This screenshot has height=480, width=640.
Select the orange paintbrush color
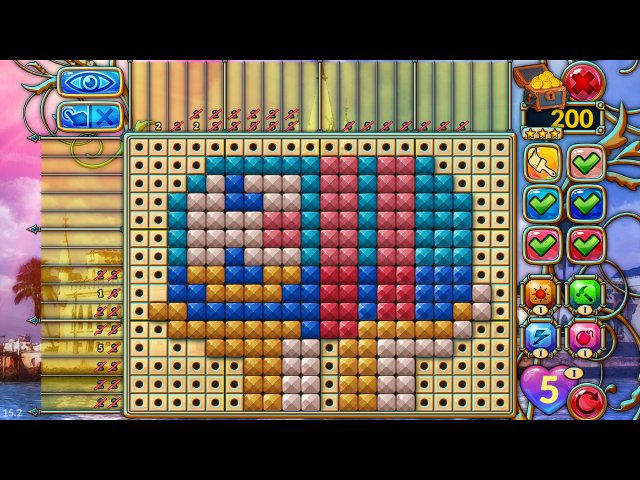click(x=542, y=162)
